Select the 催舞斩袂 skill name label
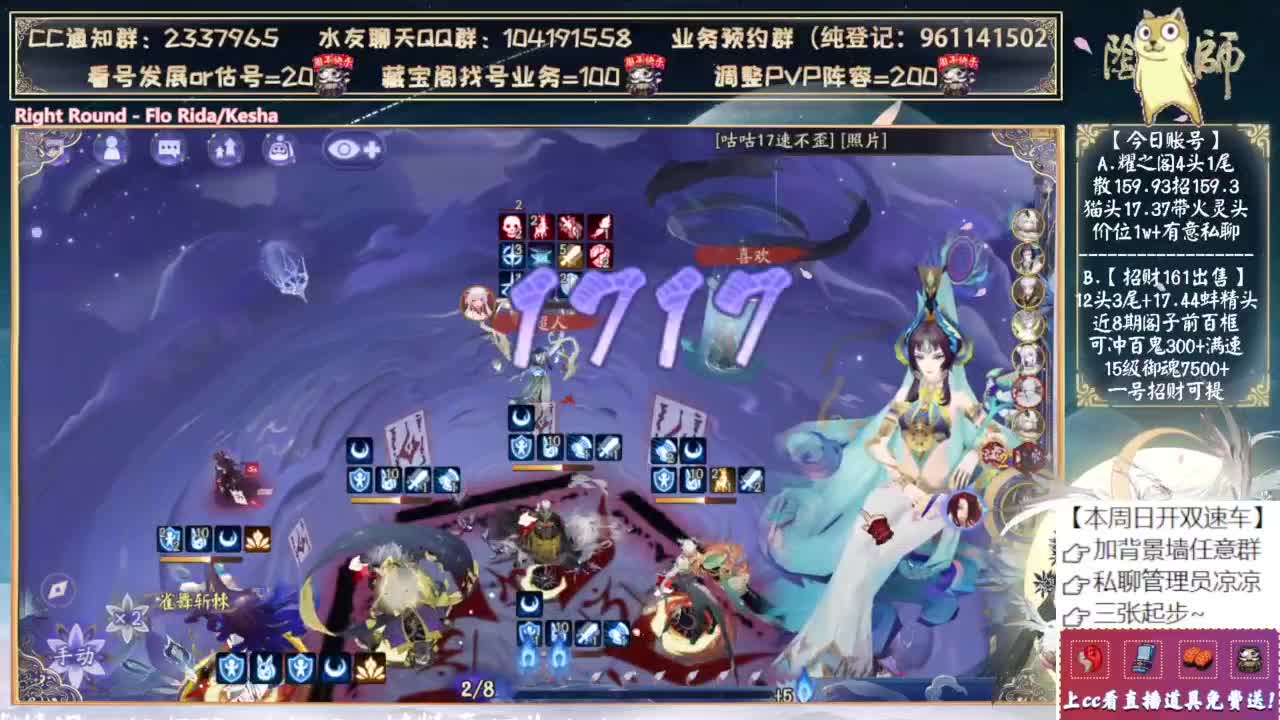The width and height of the screenshot is (1280, 720). [192, 600]
